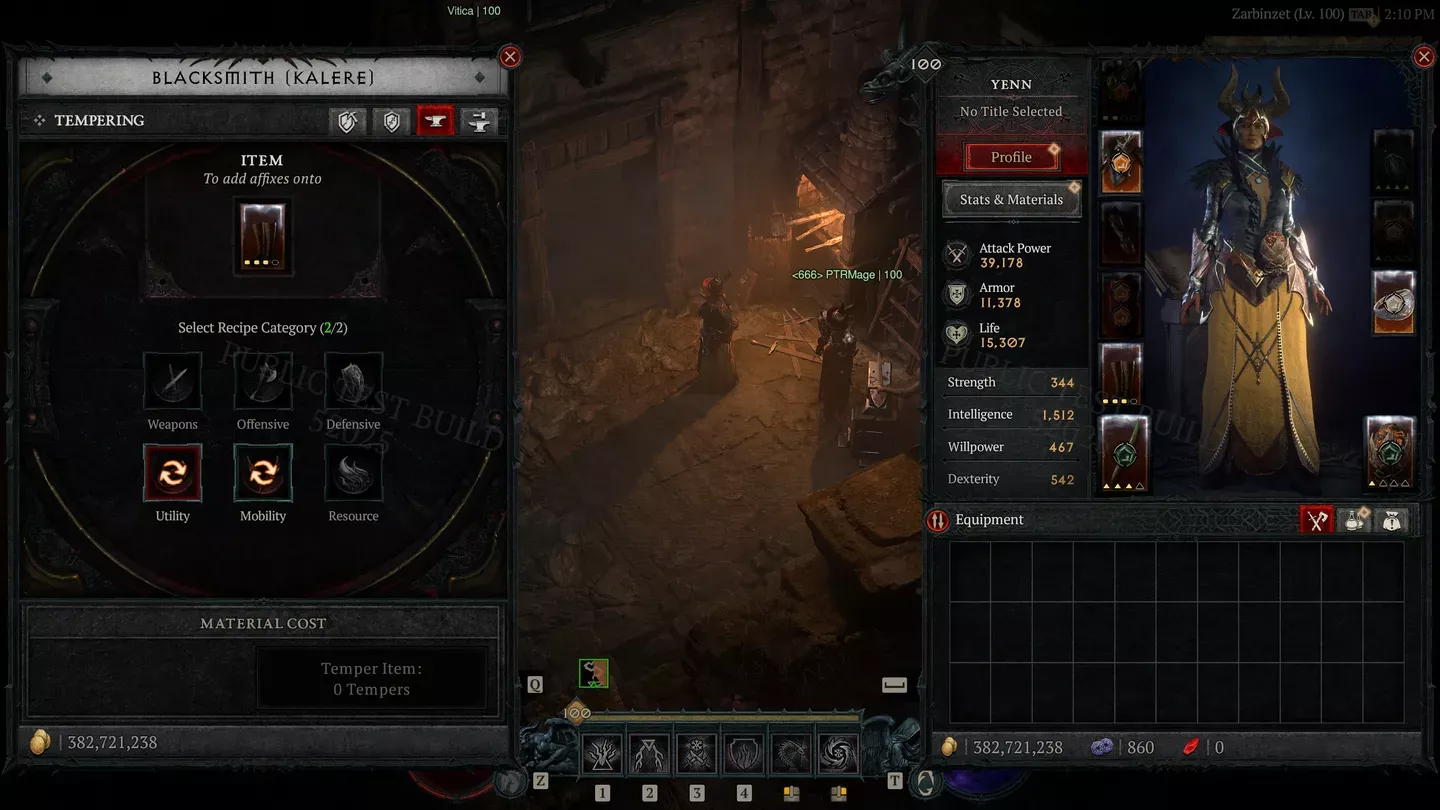The width and height of the screenshot is (1440, 810).
Task: Expand the Offensive recipe category
Action: coord(263,381)
